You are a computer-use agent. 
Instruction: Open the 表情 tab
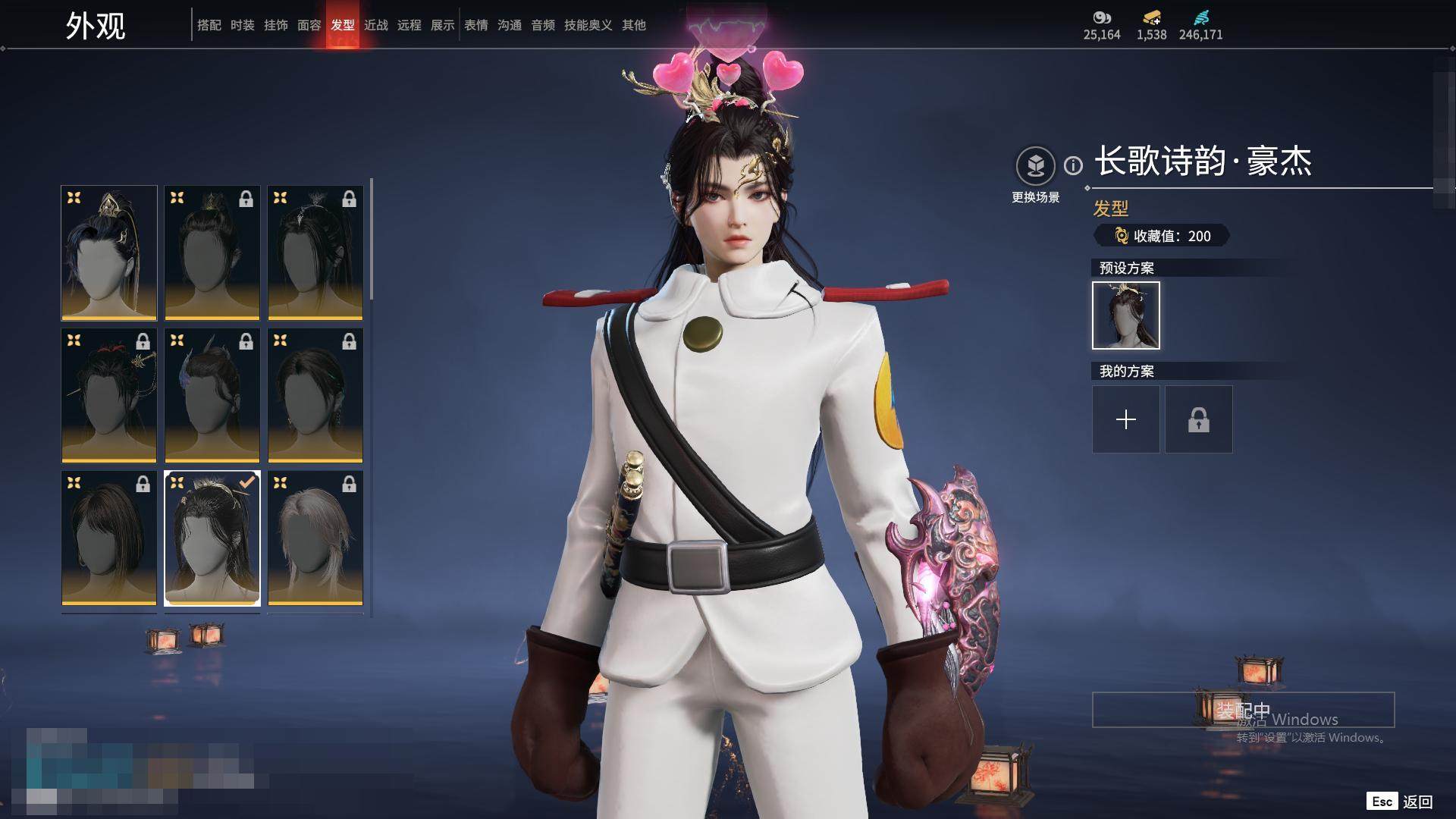[476, 25]
